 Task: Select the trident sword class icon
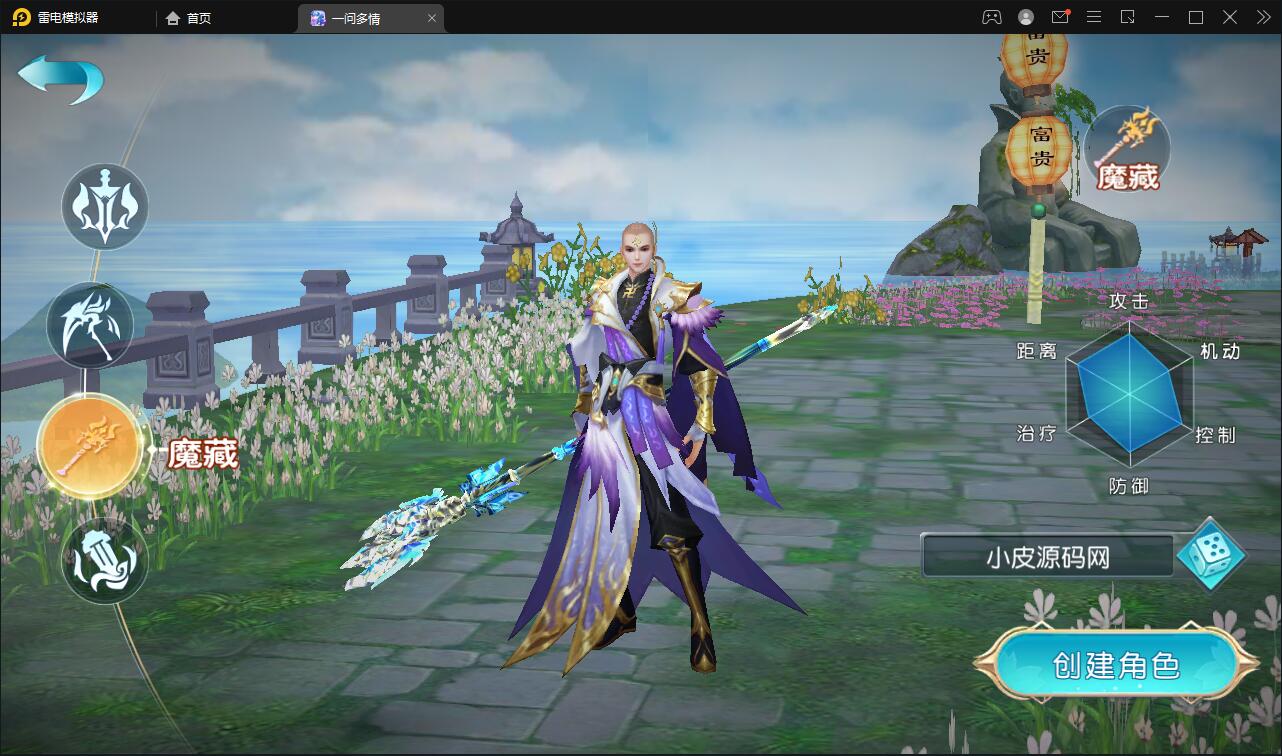[105, 206]
